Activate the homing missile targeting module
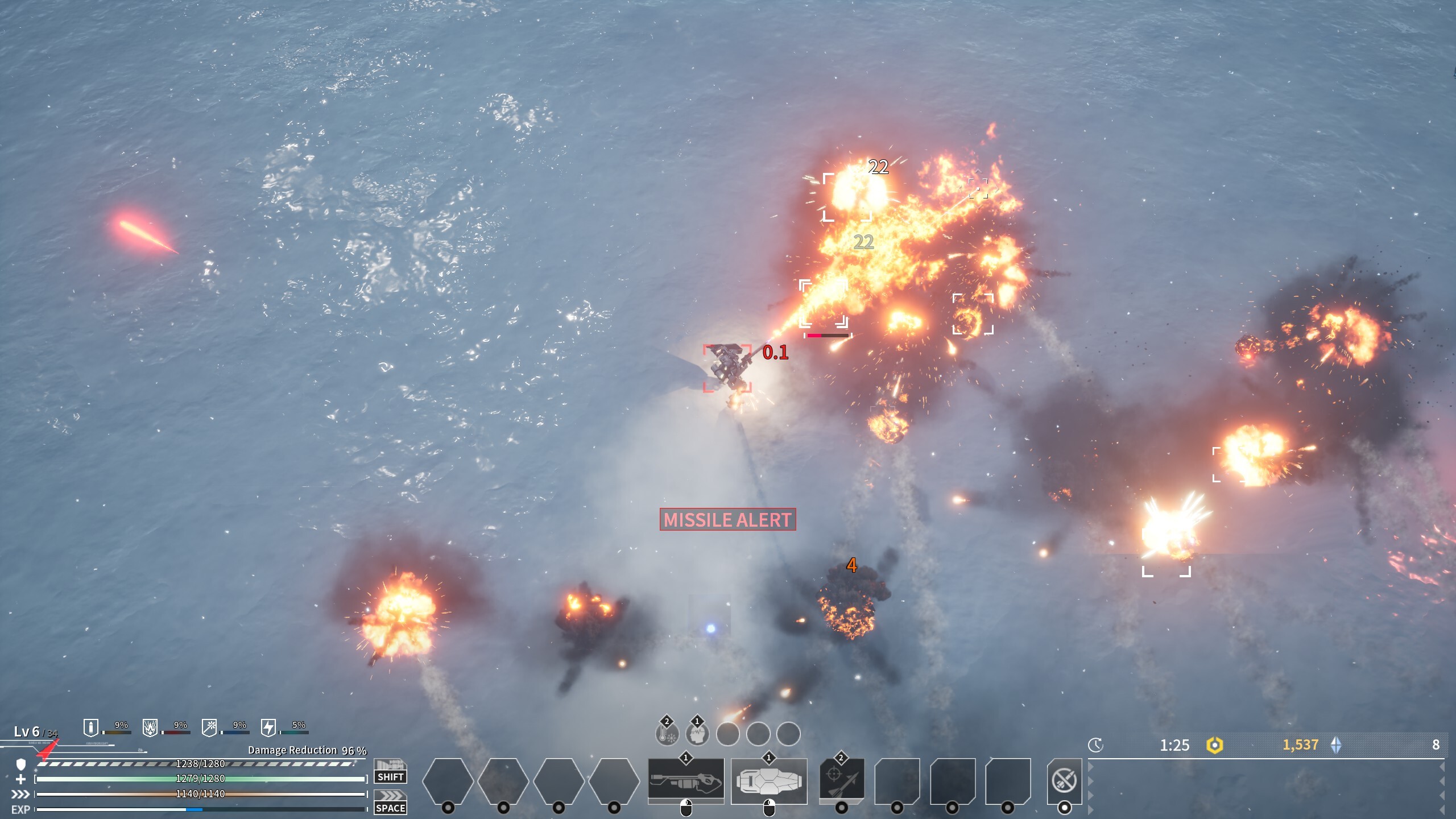 [841, 781]
